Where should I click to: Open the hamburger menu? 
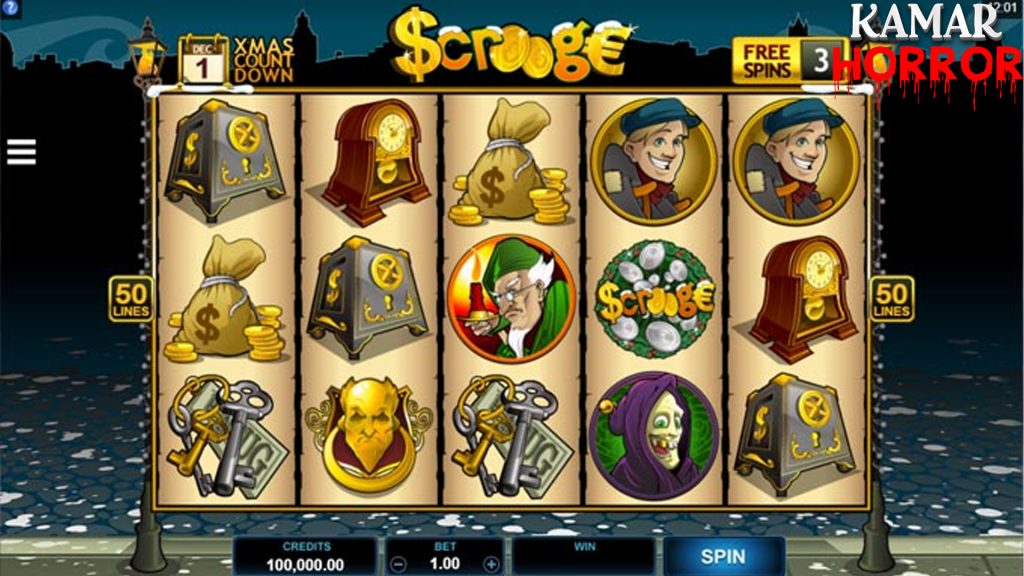coord(21,152)
